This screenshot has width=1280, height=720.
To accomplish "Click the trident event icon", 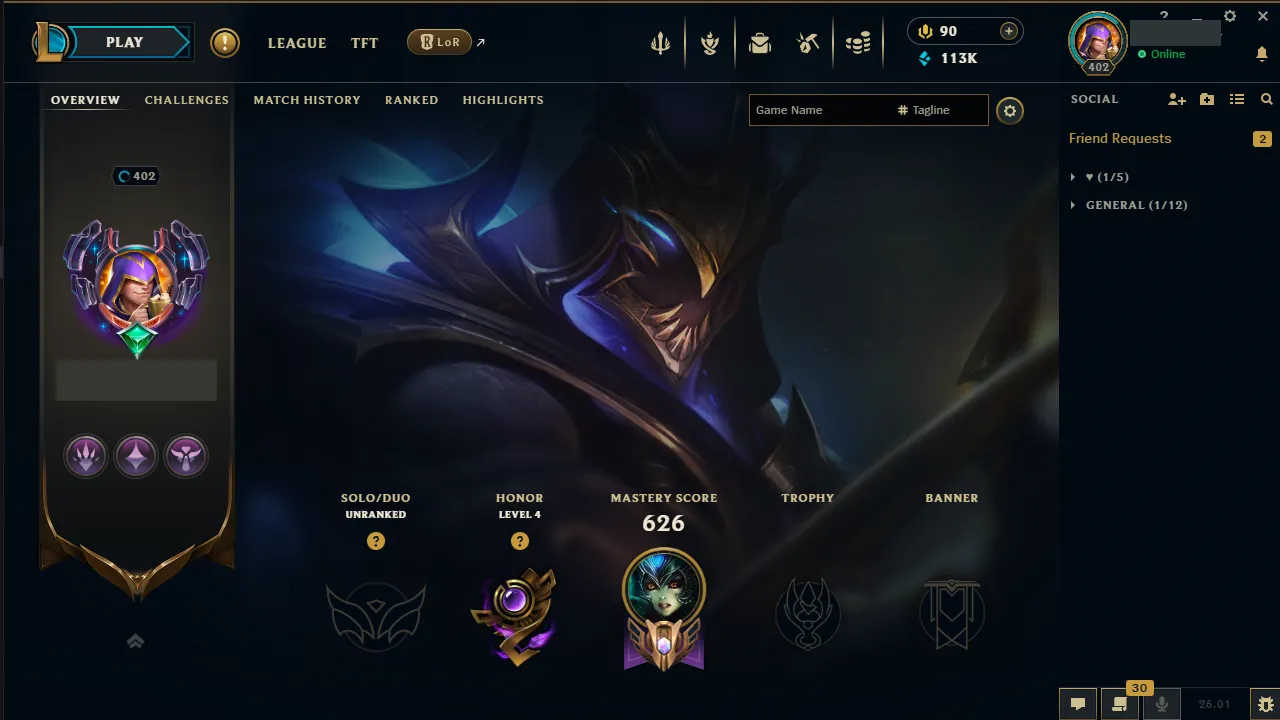I will coord(660,42).
